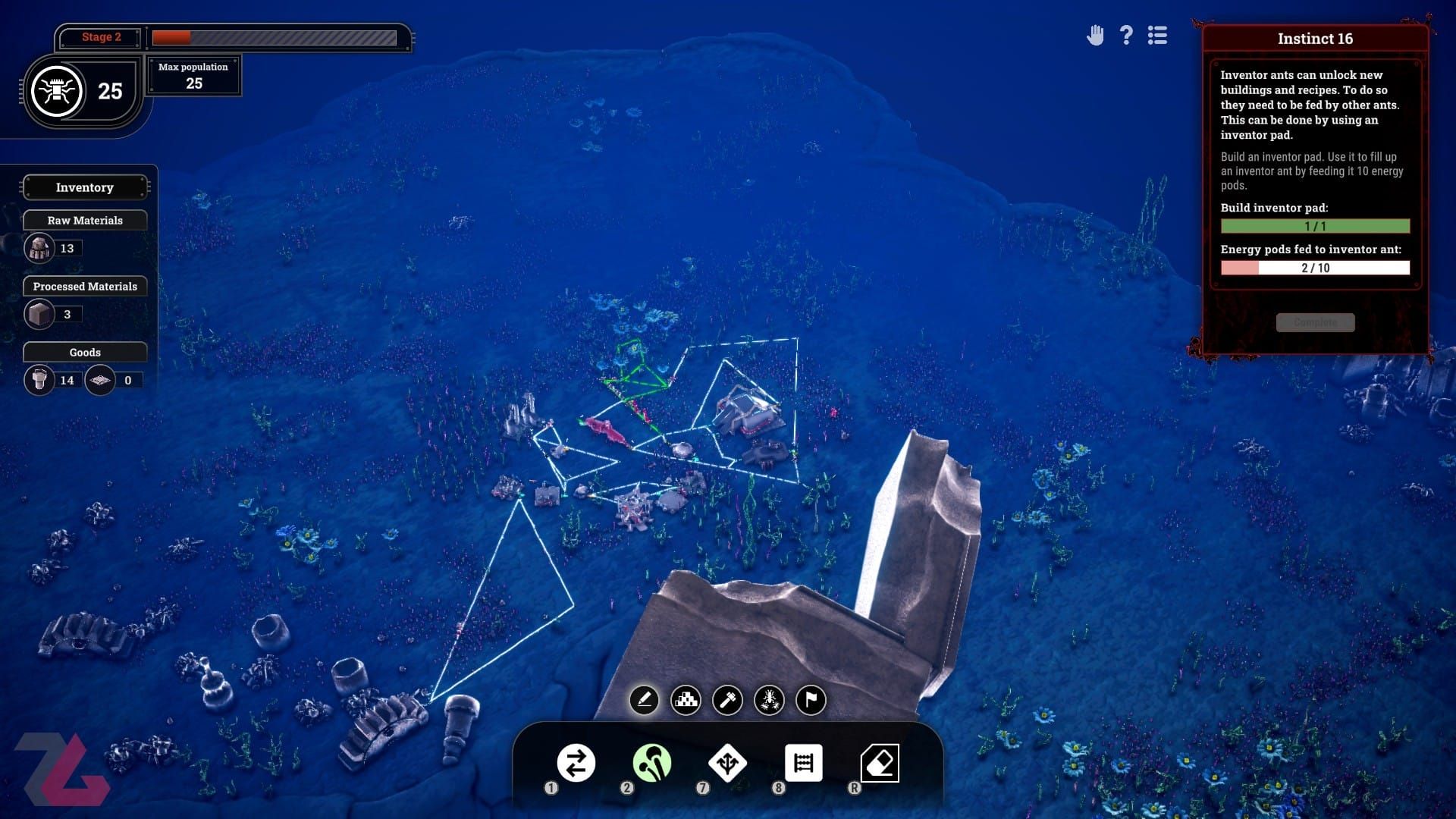Click the greyed-out Complete button
1456x819 pixels.
click(x=1315, y=322)
